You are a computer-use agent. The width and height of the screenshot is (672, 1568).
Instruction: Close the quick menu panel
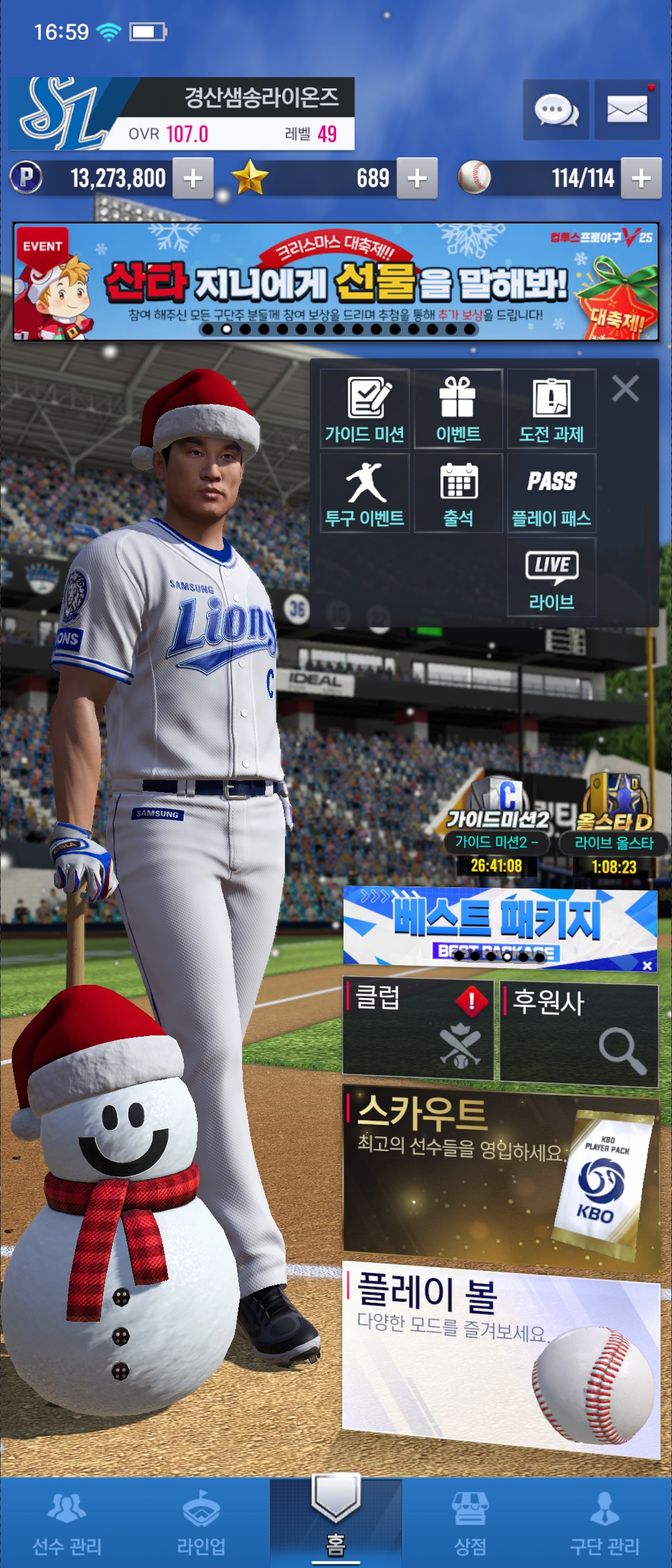point(625,389)
